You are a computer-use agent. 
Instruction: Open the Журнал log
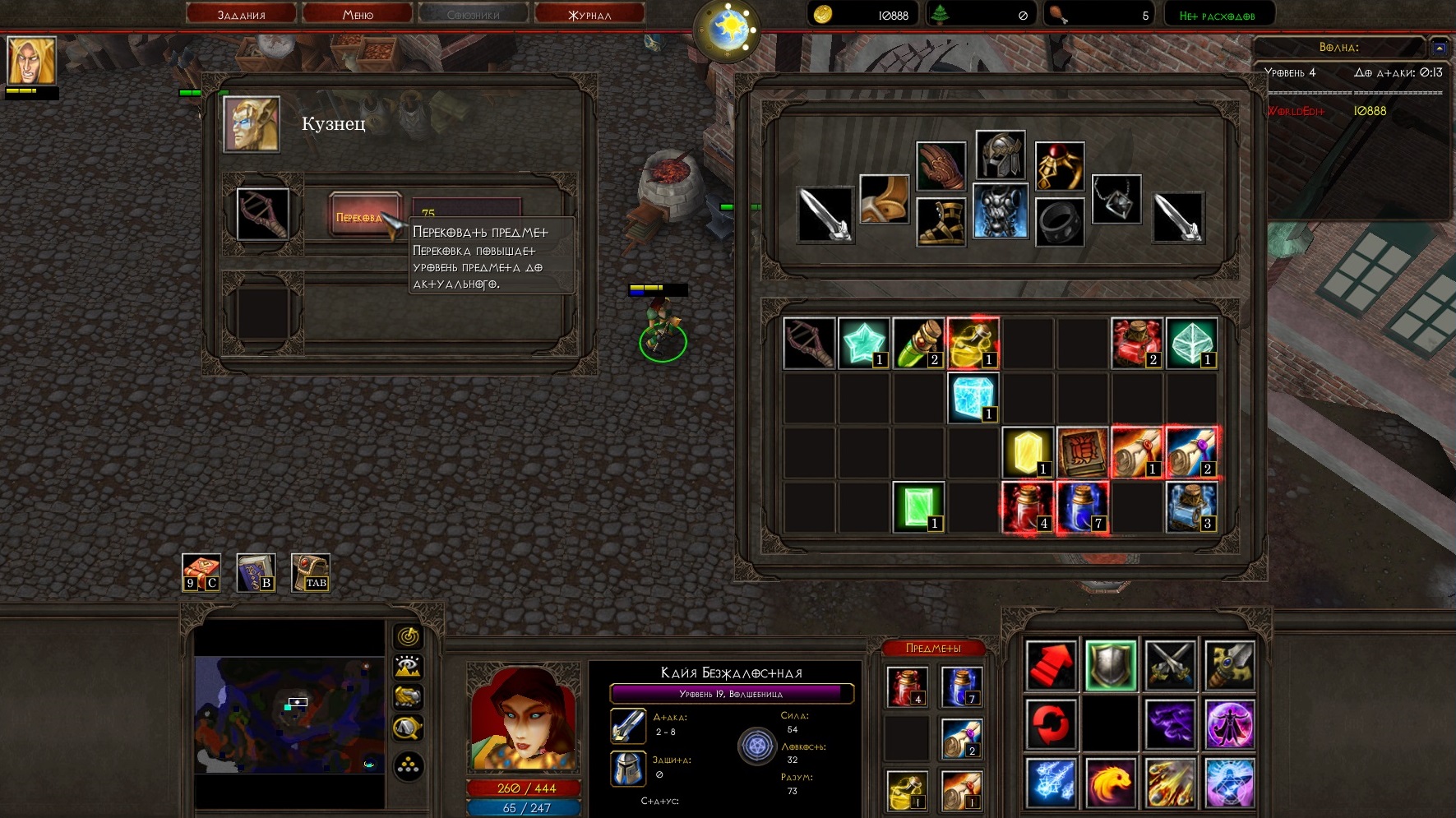pos(589,14)
